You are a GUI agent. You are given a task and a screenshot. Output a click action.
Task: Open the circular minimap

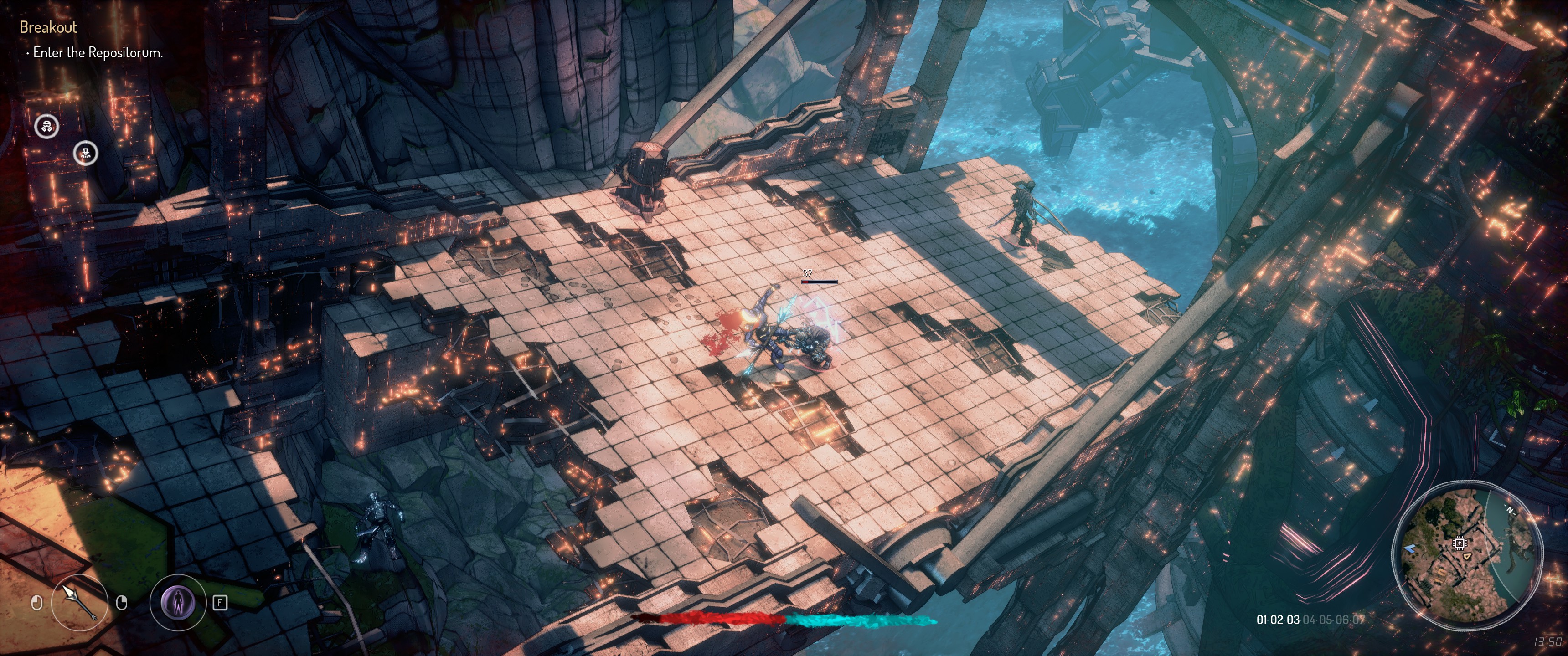point(1467,554)
